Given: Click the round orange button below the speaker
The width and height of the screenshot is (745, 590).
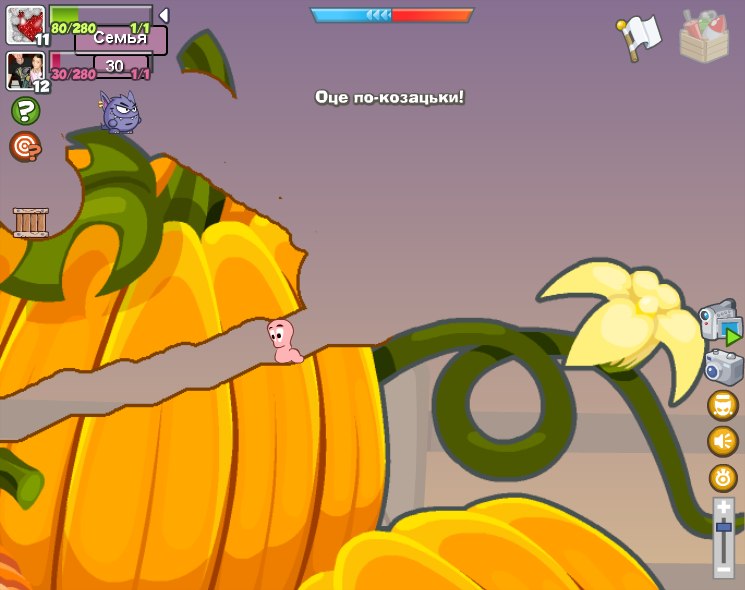Looking at the screenshot, I should [x=723, y=477].
